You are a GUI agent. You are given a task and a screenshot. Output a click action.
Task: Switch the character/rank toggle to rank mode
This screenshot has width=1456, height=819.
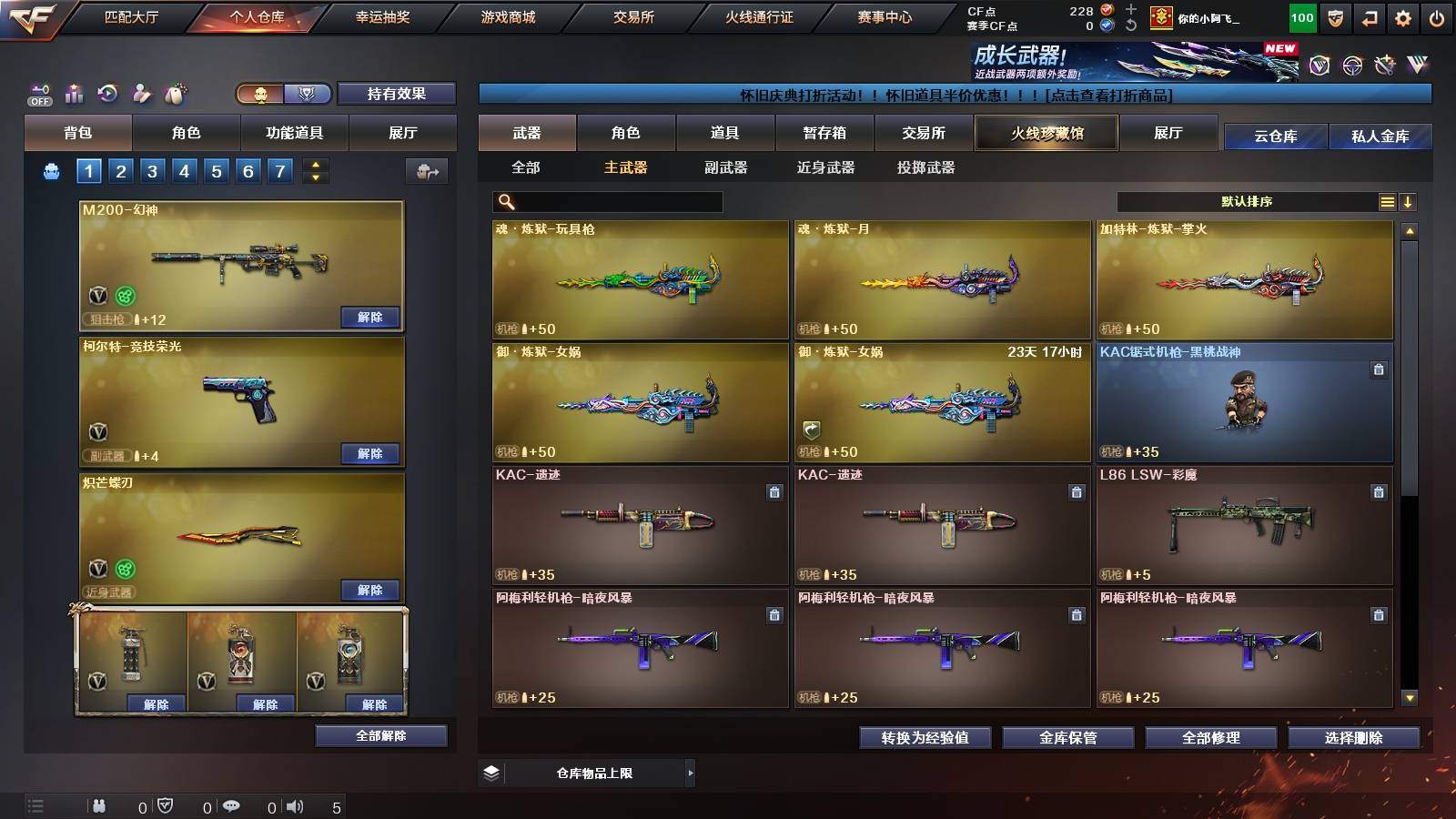click(x=307, y=94)
